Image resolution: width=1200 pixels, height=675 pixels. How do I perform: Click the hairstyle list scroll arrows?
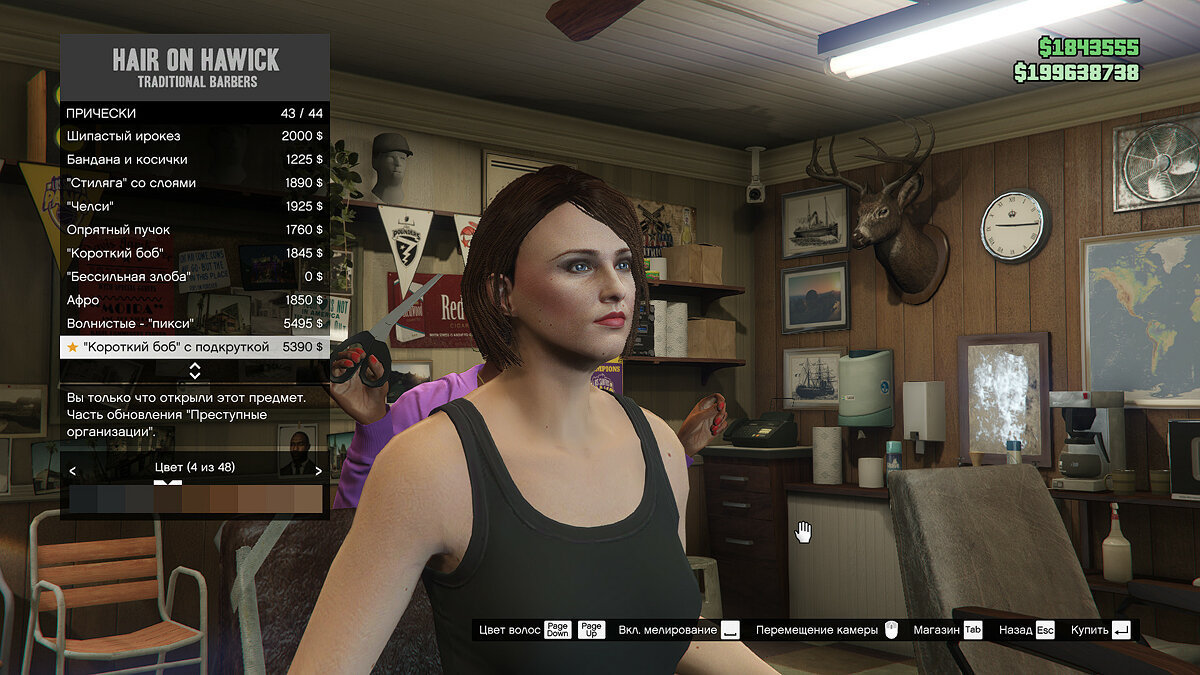coord(194,371)
